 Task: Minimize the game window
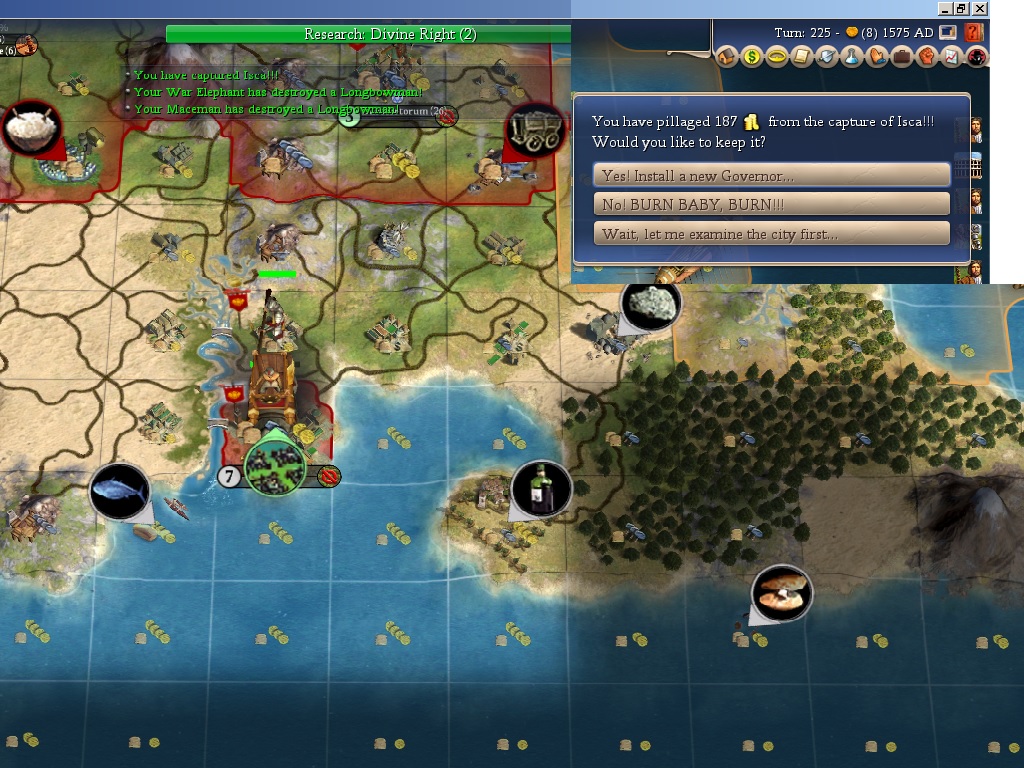click(945, 8)
